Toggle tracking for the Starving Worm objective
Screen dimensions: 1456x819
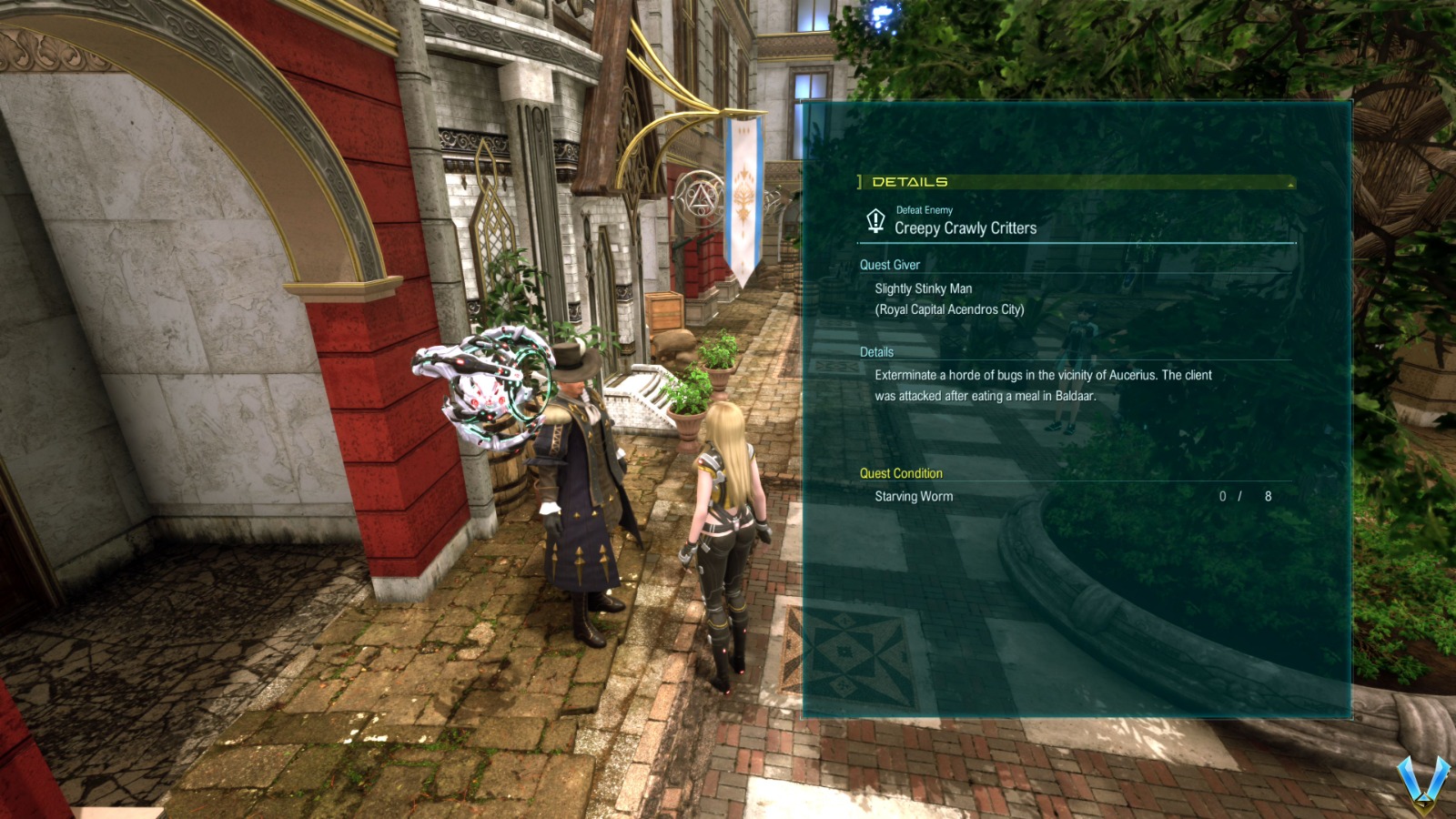point(915,497)
